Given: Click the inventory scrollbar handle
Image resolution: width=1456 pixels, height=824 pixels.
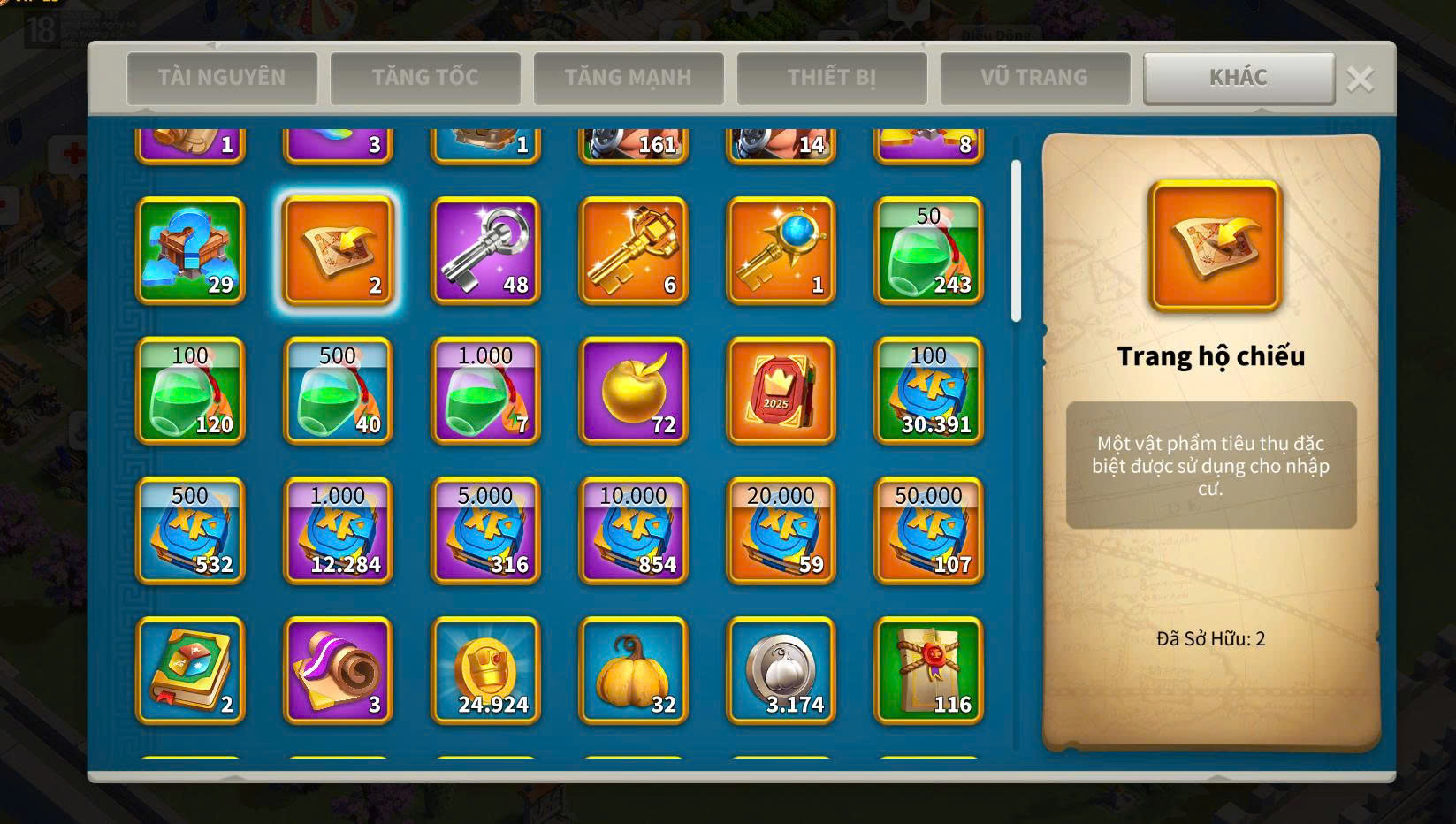Looking at the screenshot, I should (x=1016, y=240).
